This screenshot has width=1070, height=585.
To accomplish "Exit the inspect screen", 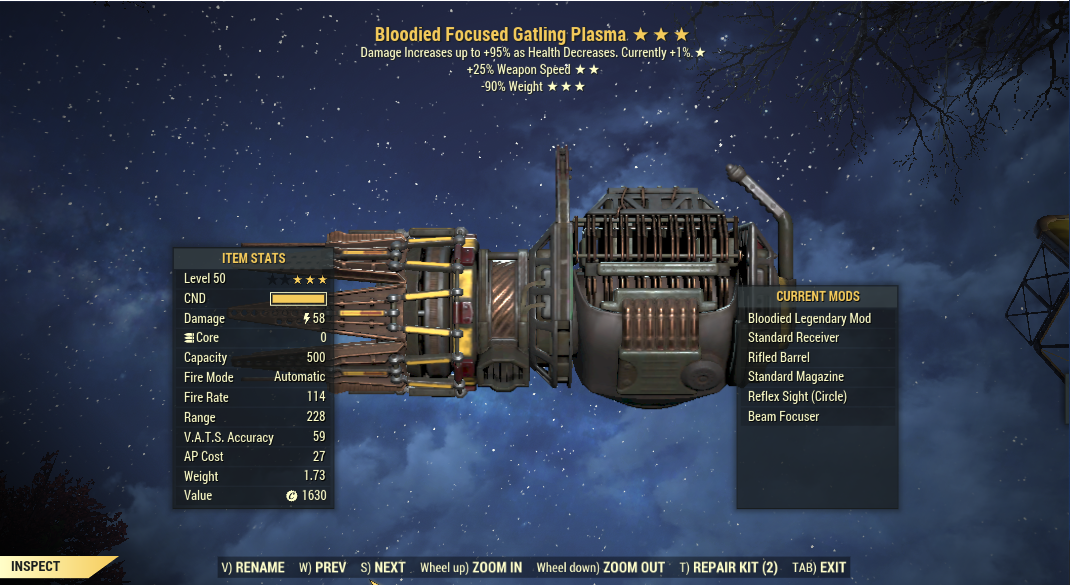I will click(x=819, y=567).
